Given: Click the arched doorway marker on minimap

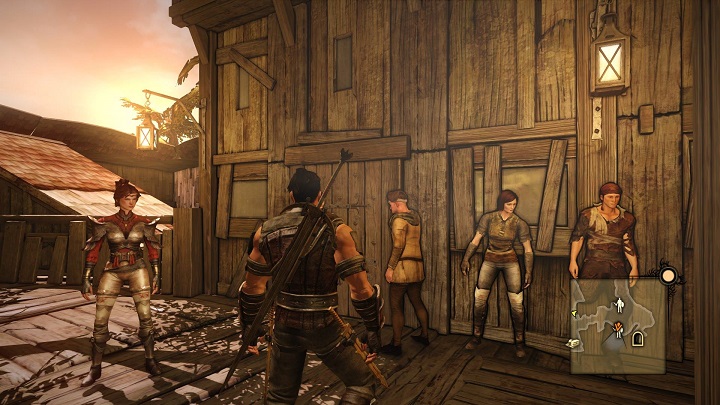Looking at the screenshot, I should tap(637, 339).
